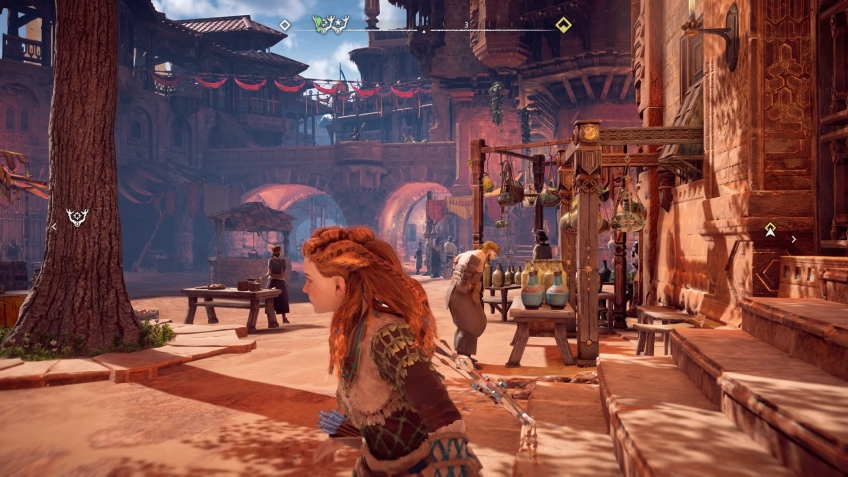Click the green antler icon on the compass

pyautogui.click(x=331, y=23)
